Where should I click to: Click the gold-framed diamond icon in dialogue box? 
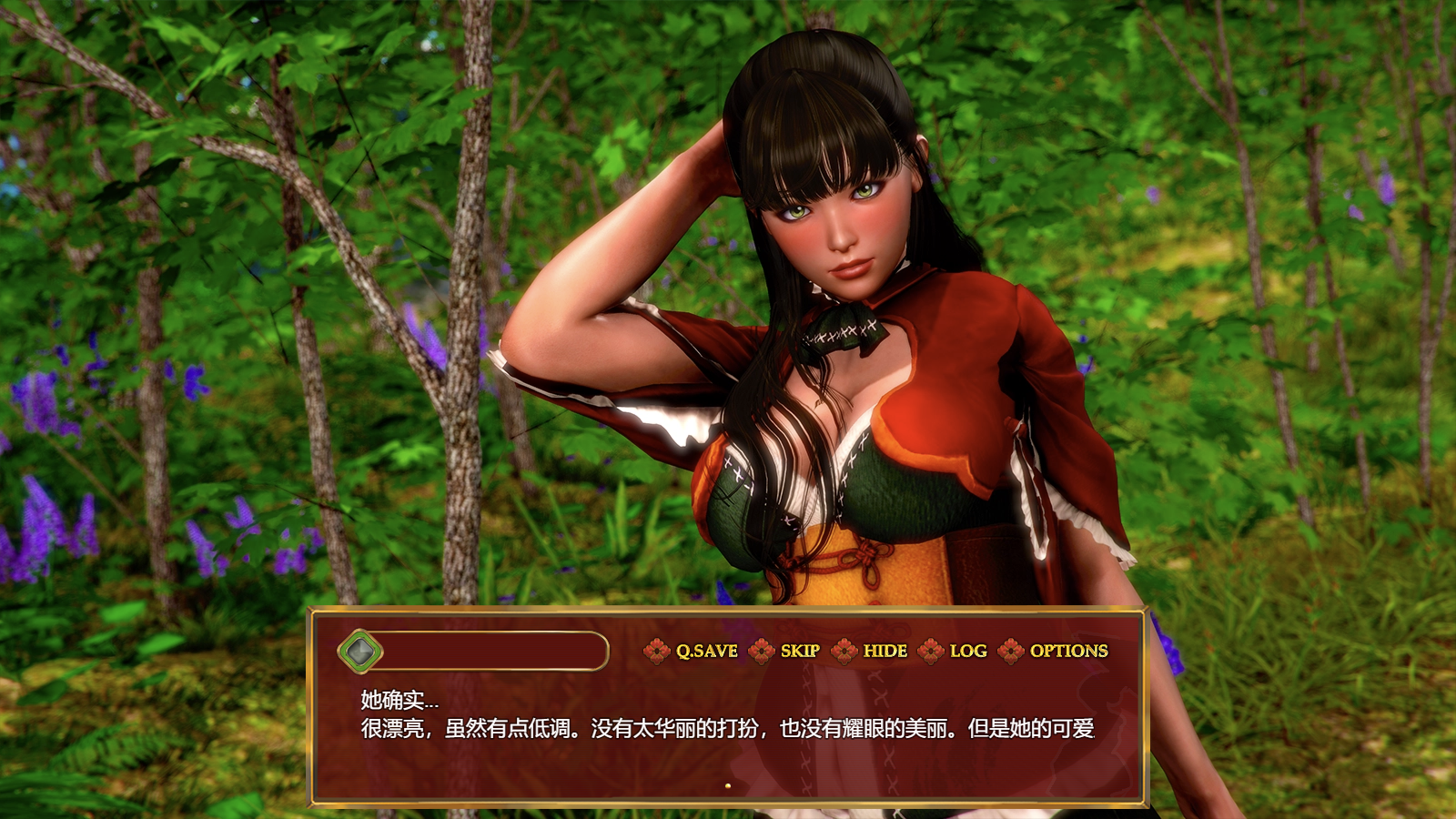(x=361, y=652)
